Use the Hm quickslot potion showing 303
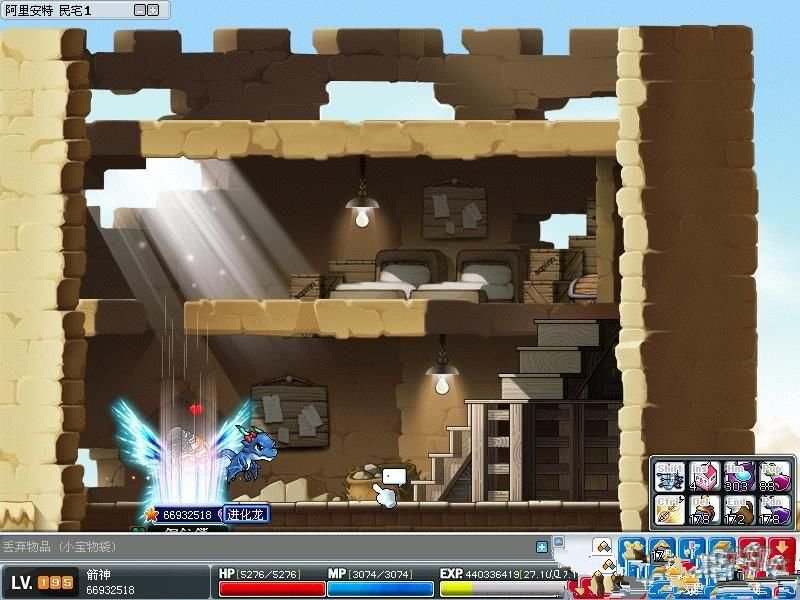This screenshot has height=600, width=800. tap(737, 476)
